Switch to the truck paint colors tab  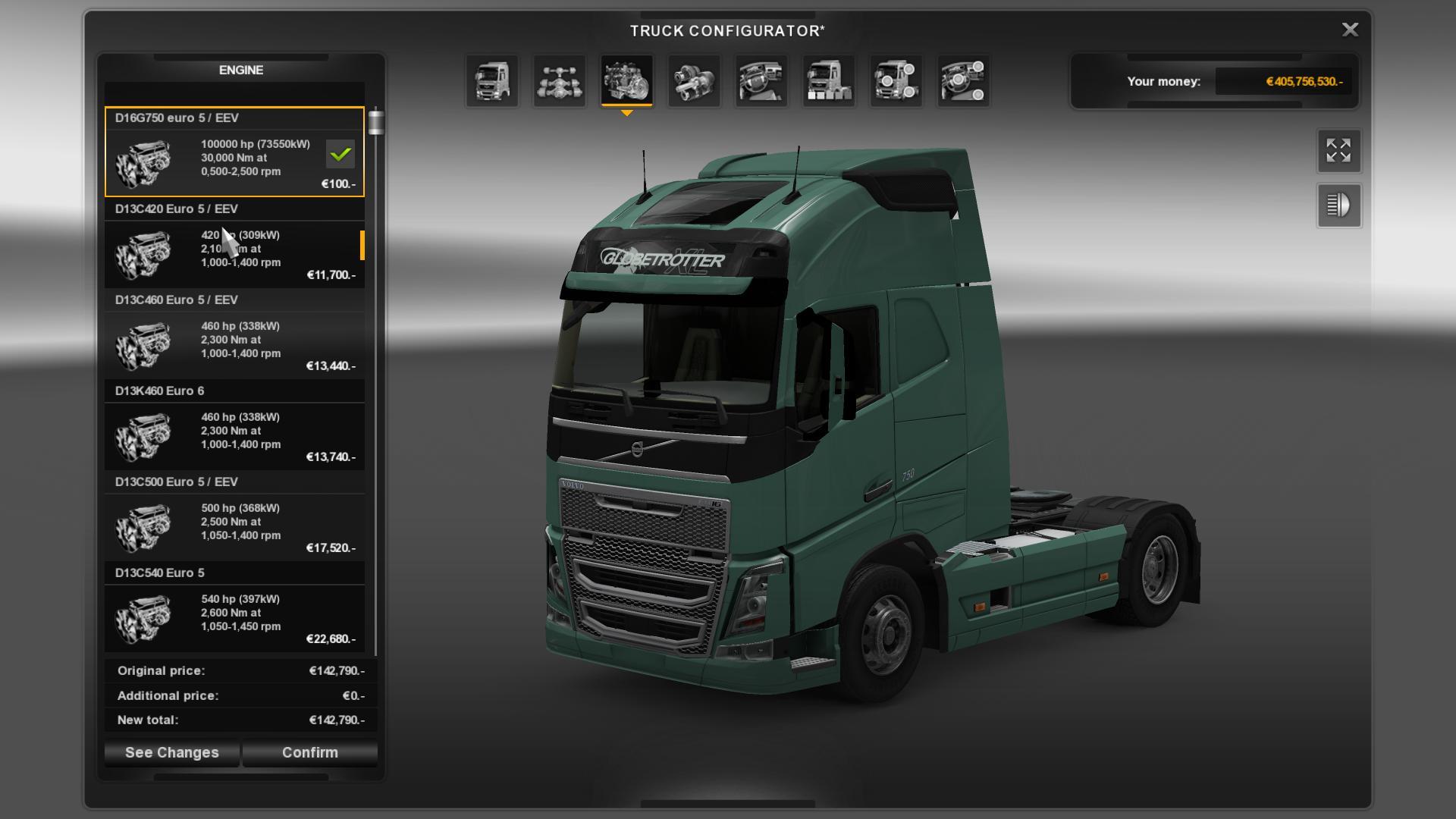click(x=829, y=81)
